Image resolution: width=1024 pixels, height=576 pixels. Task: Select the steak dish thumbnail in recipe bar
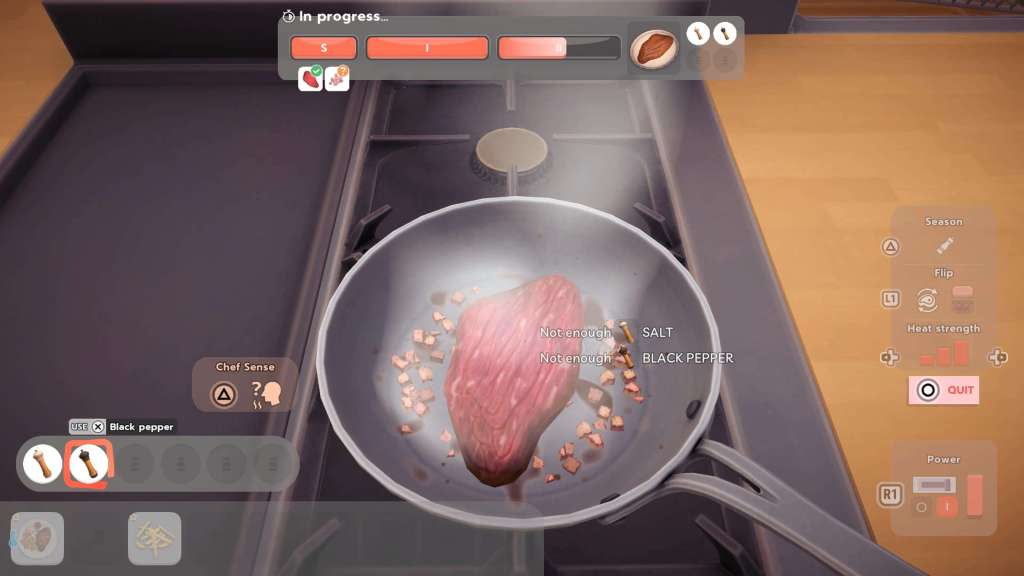click(x=654, y=48)
